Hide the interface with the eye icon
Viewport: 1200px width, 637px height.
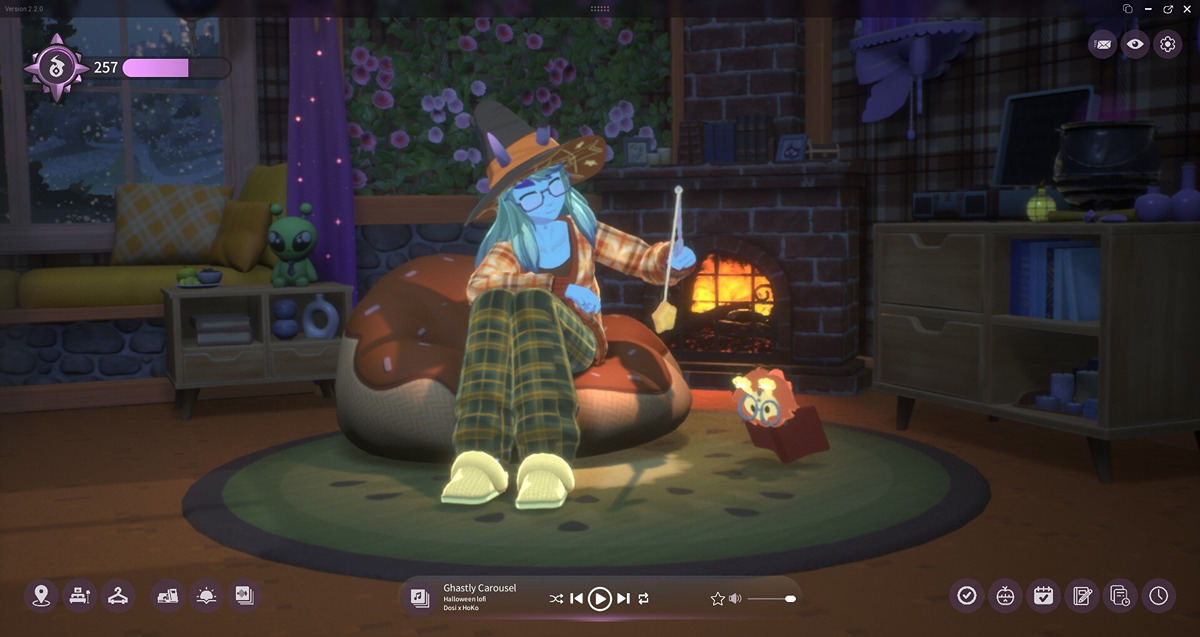point(1134,44)
